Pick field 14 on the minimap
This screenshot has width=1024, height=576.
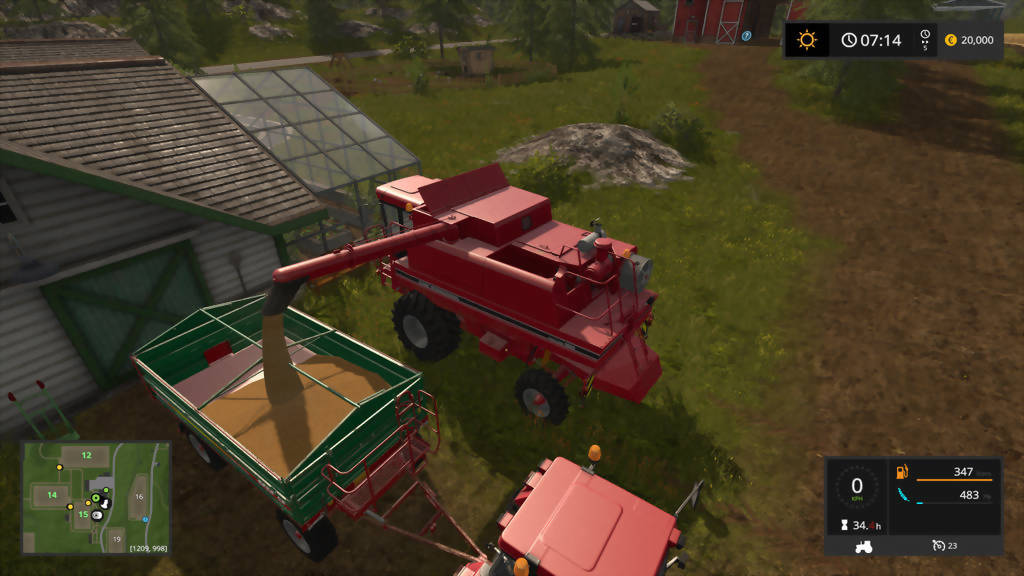[51, 494]
